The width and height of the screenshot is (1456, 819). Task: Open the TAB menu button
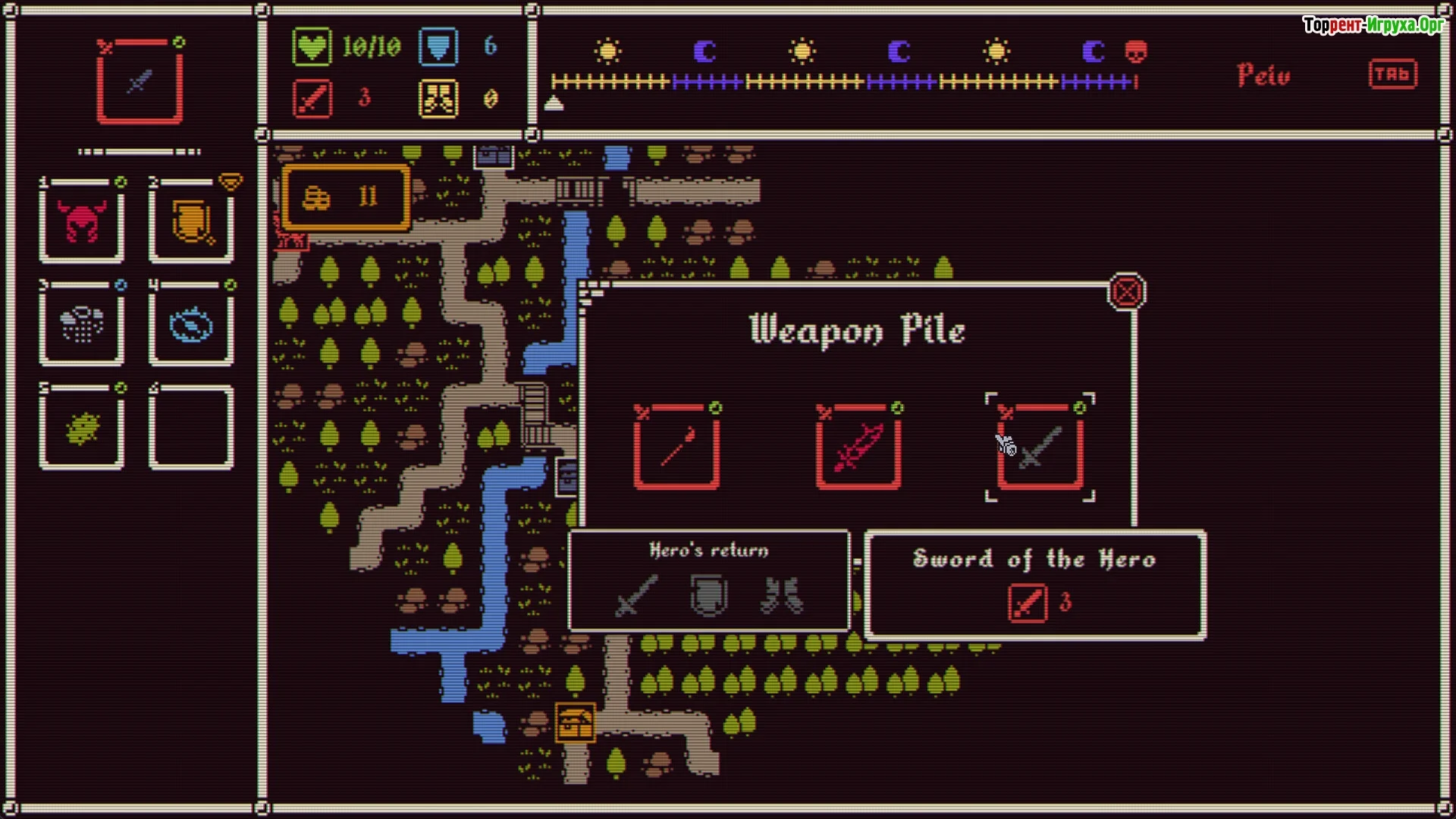point(1392,74)
